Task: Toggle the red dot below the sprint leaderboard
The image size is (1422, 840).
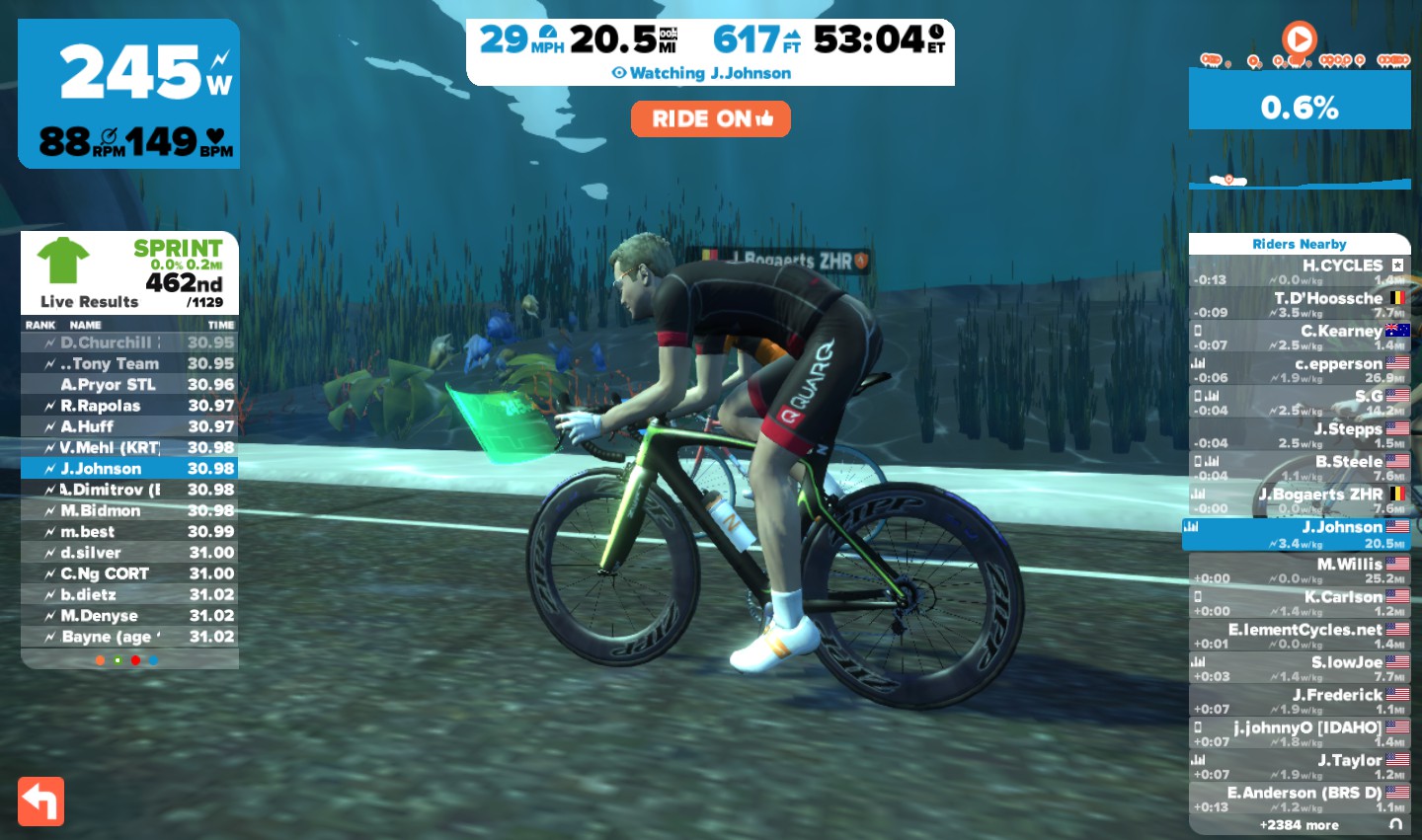Action: click(135, 660)
